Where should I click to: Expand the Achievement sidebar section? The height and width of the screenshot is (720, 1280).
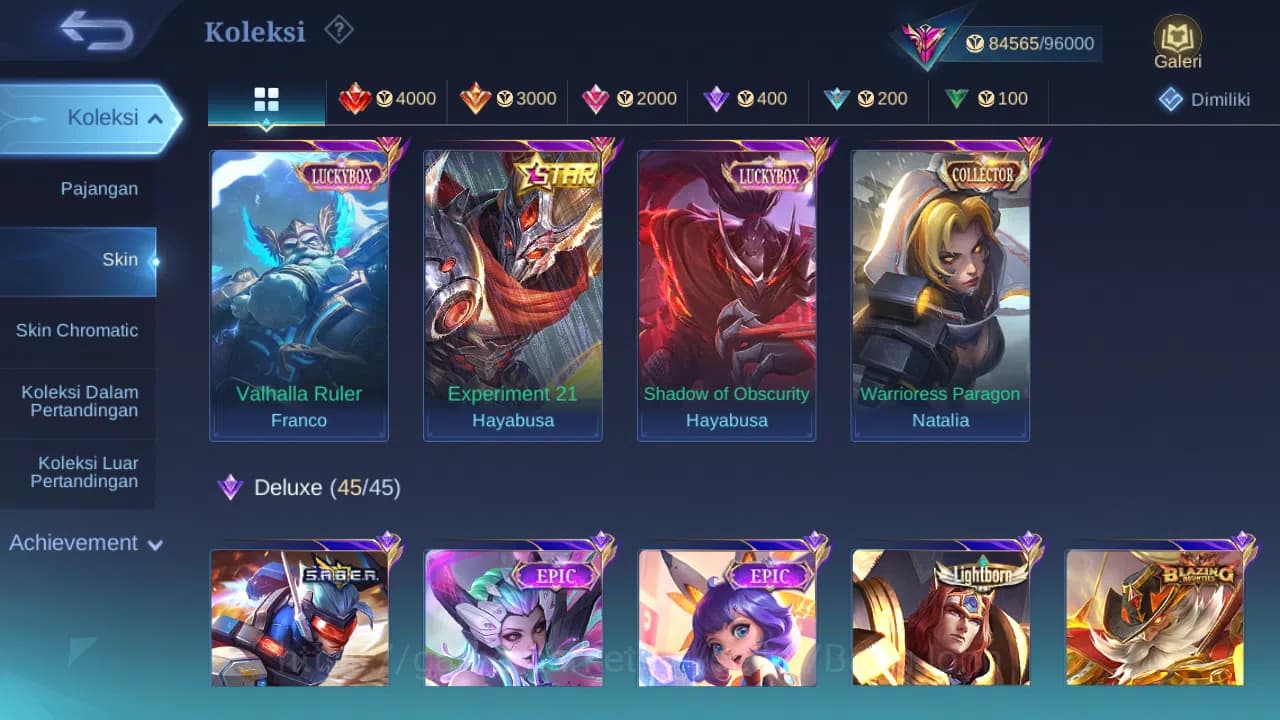click(83, 543)
